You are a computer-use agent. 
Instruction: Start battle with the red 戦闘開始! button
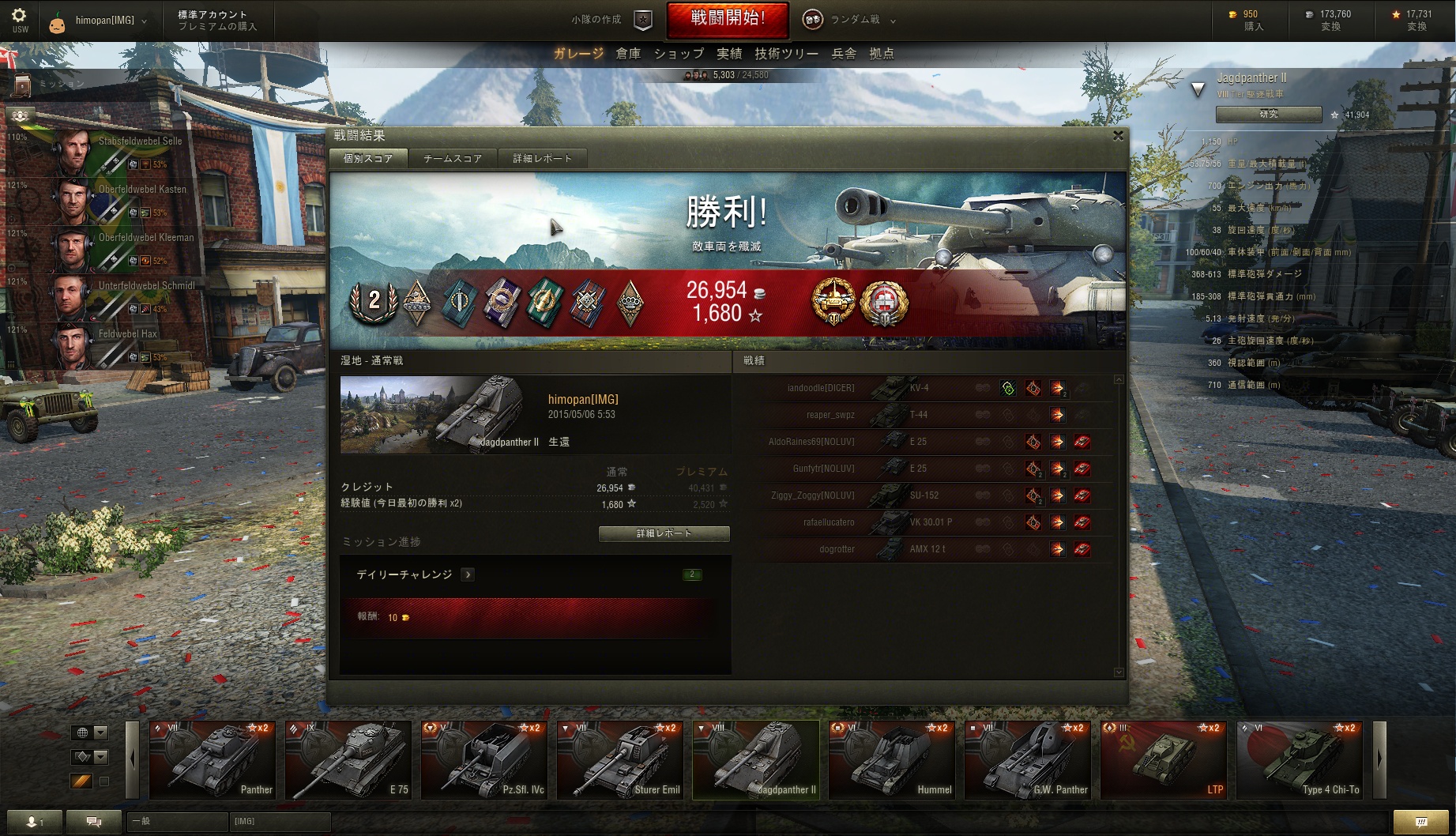pyautogui.click(x=727, y=19)
